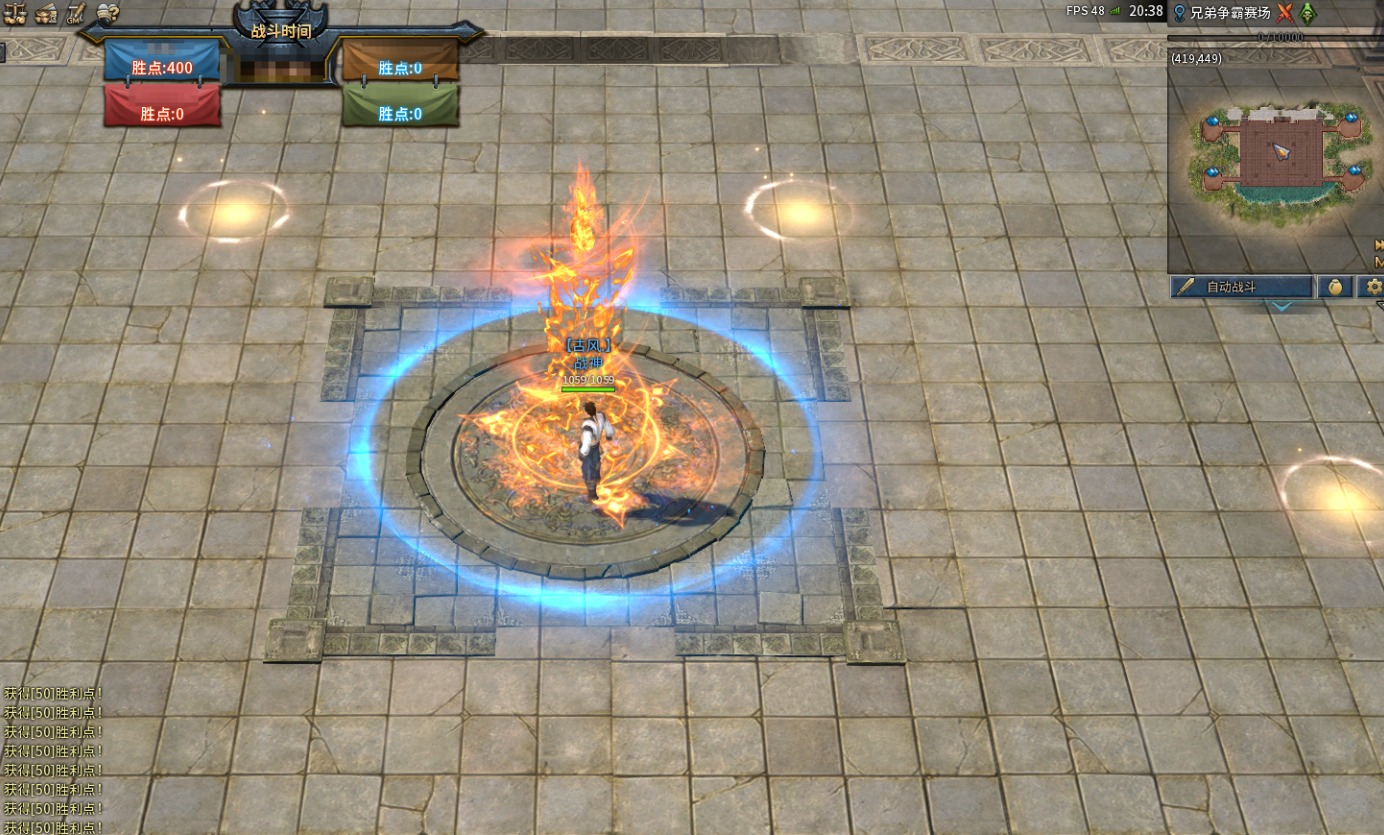Toggle the 自动战斗 auto-battle button
The width and height of the screenshot is (1384, 835).
pyautogui.click(x=1241, y=287)
